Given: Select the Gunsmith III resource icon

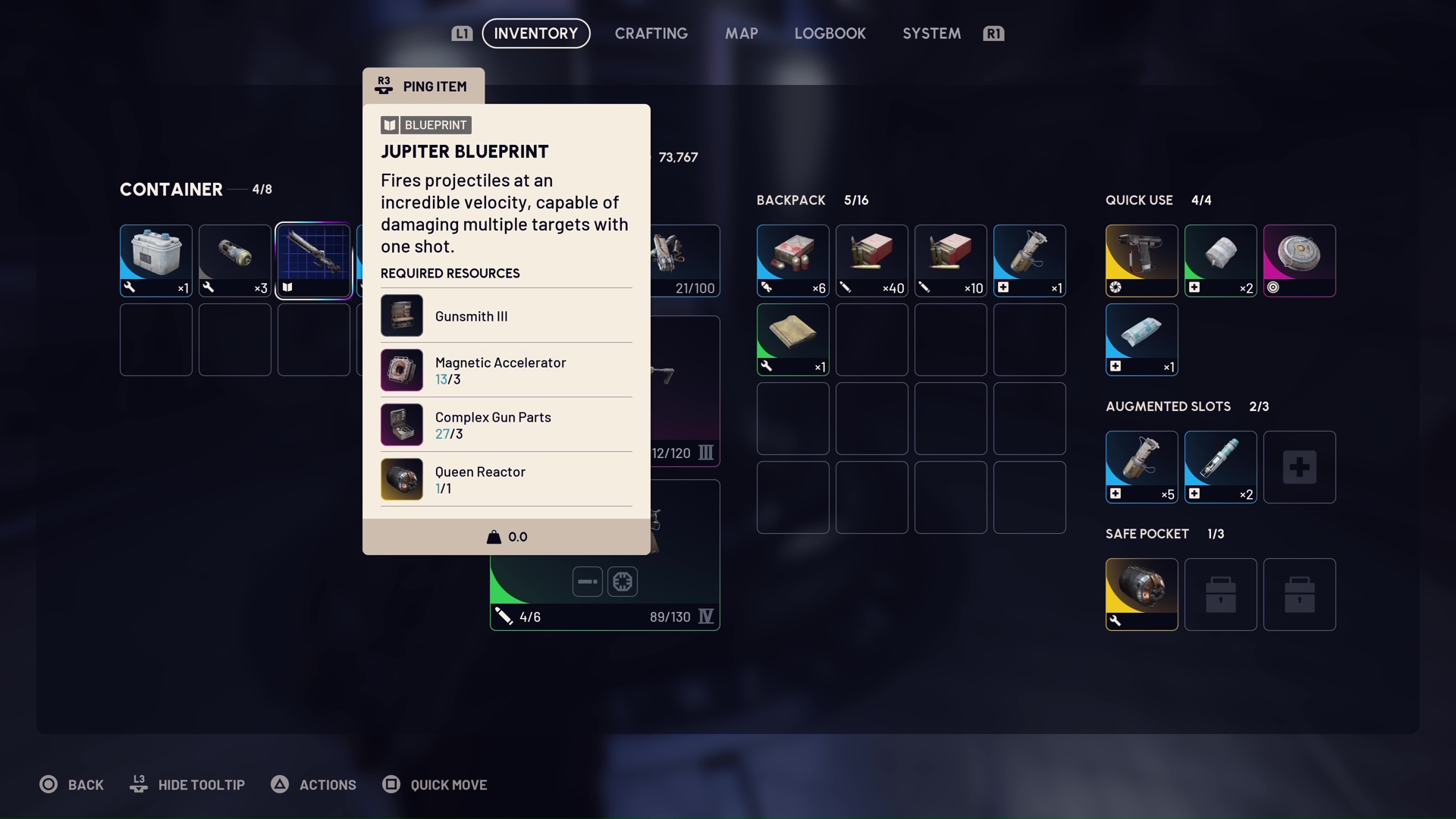Looking at the screenshot, I should pos(402,315).
